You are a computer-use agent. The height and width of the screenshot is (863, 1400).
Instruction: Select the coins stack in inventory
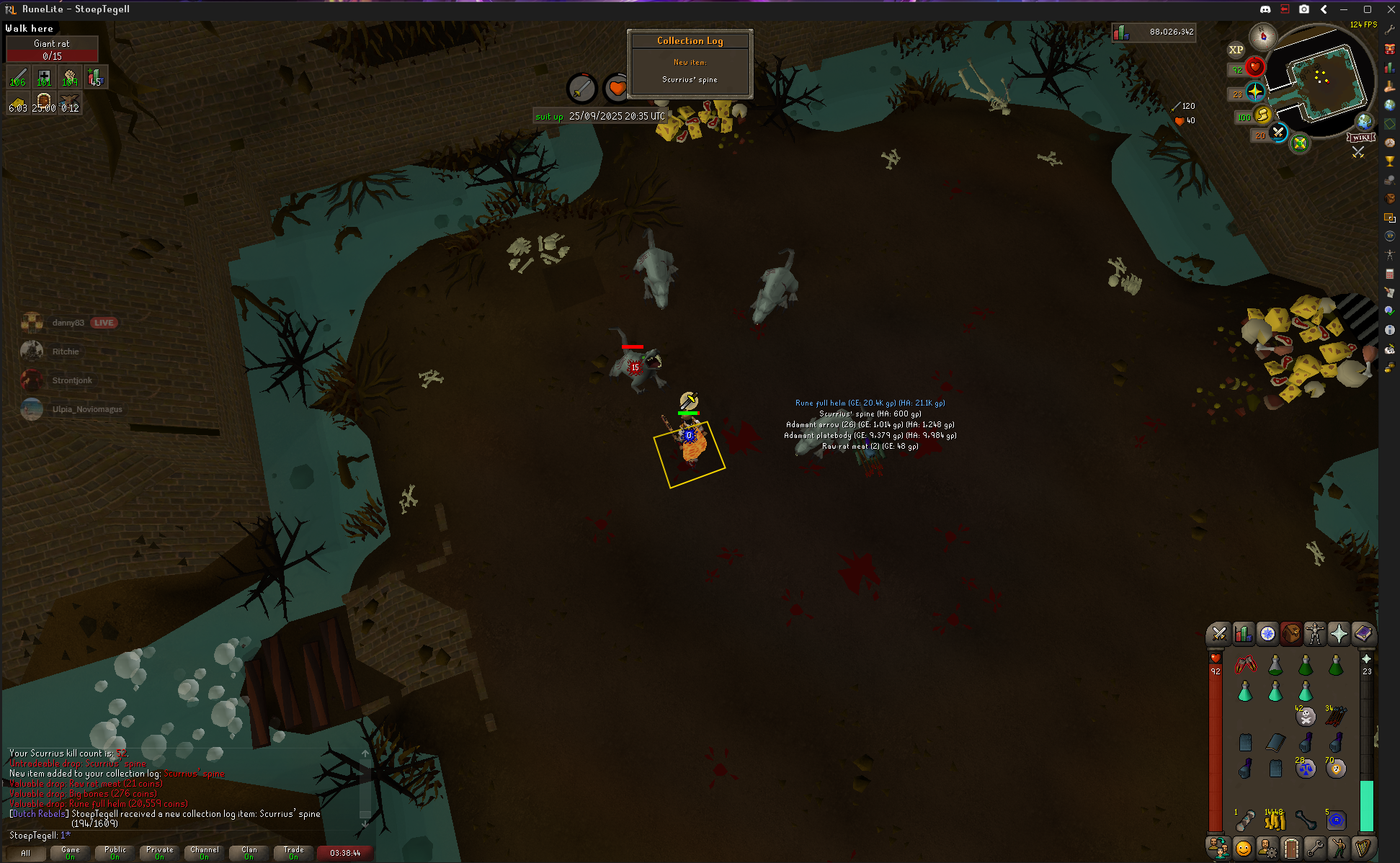pos(1275,820)
